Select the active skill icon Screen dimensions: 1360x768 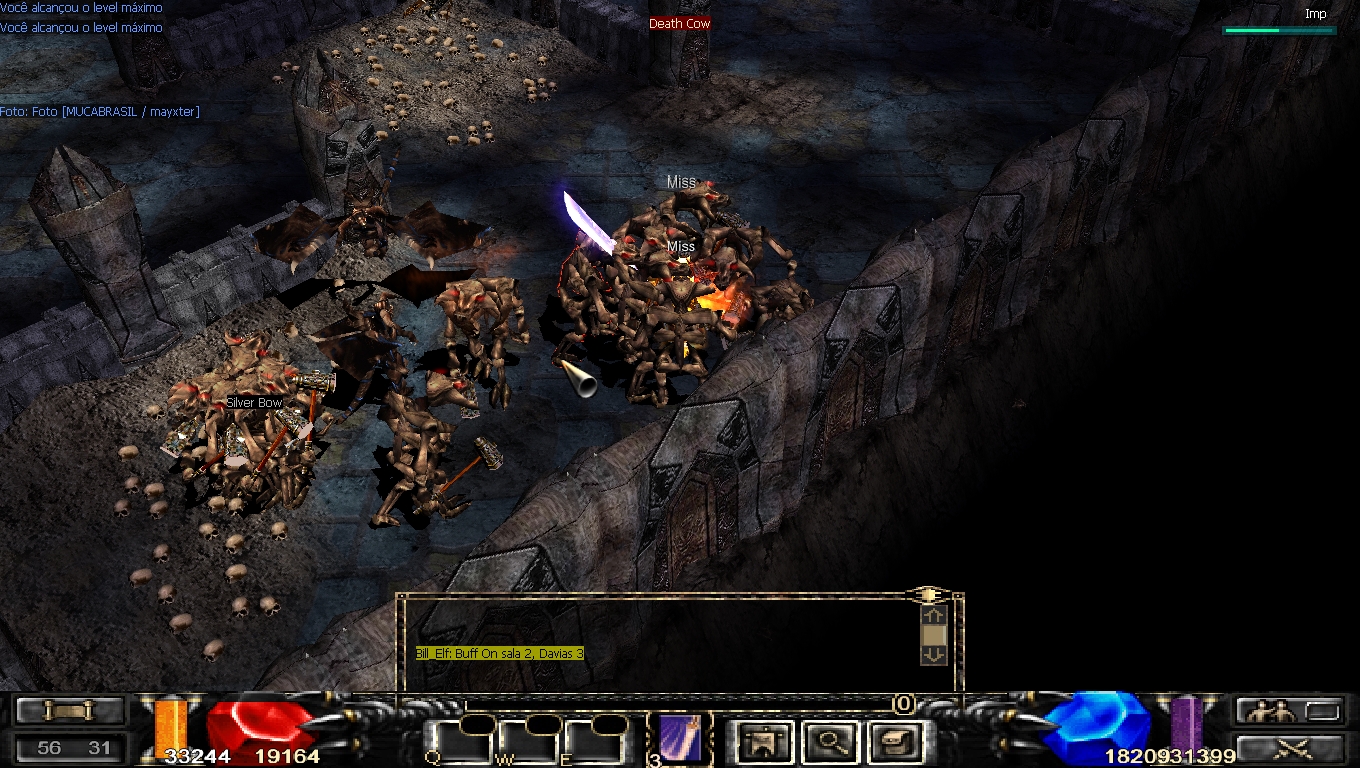(x=680, y=740)
